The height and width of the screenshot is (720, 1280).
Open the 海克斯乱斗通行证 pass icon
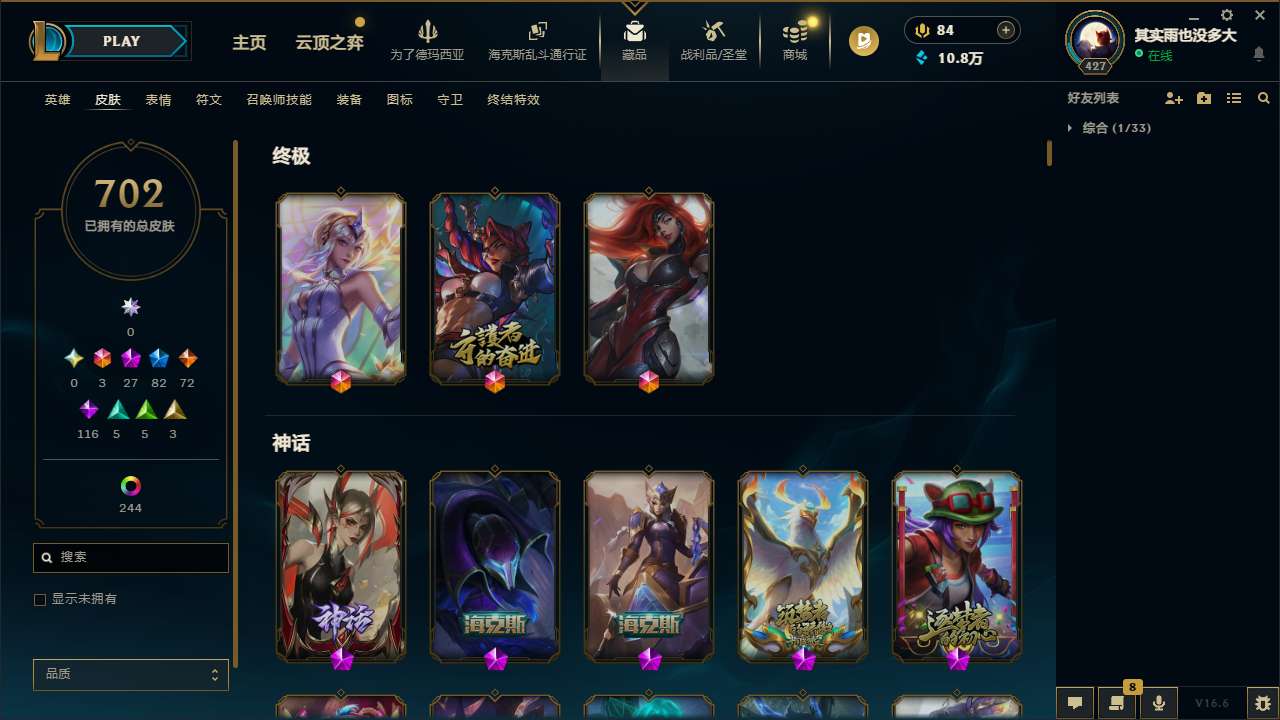coord(537,38)
